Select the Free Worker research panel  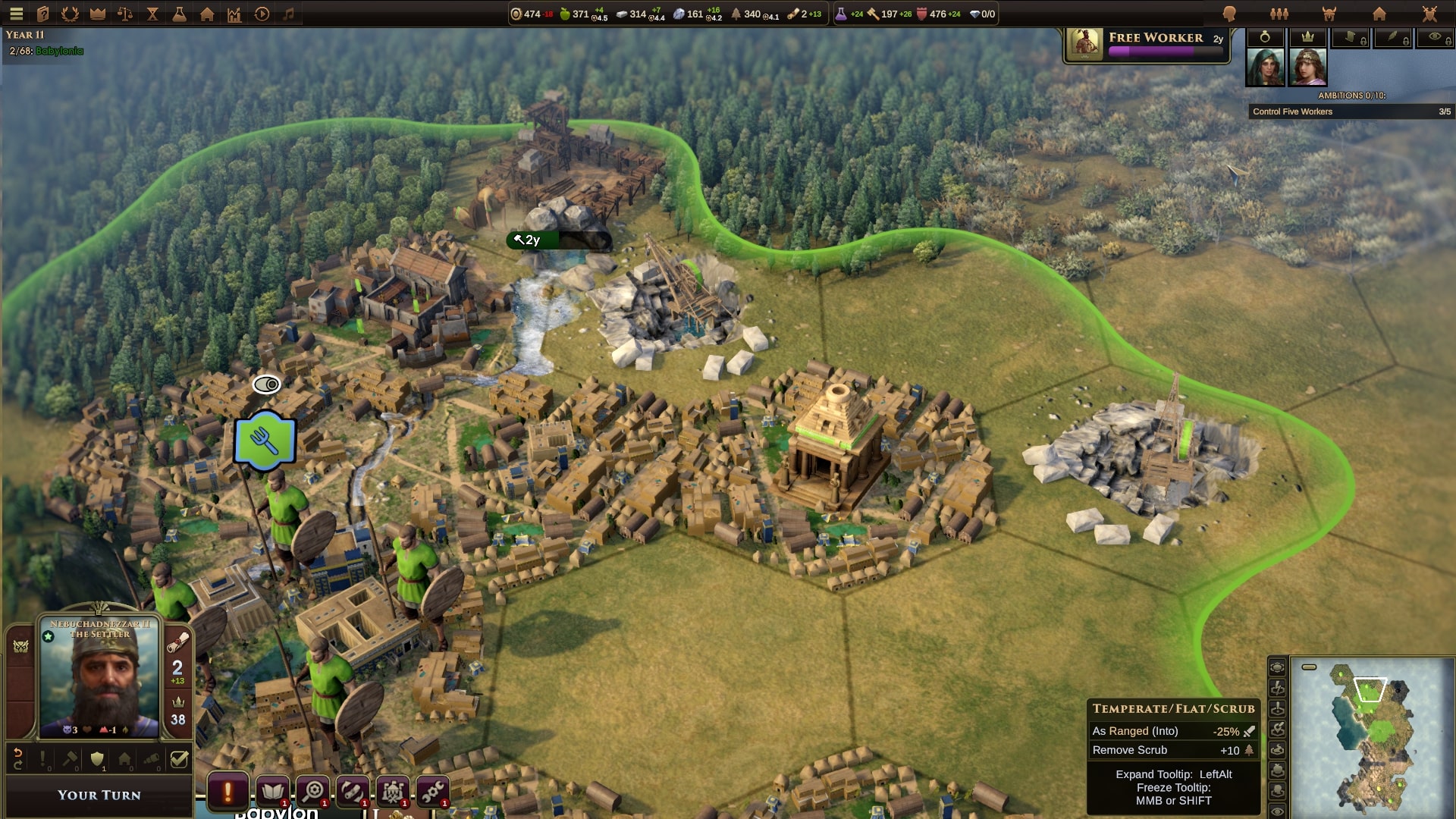[1147, 45]
